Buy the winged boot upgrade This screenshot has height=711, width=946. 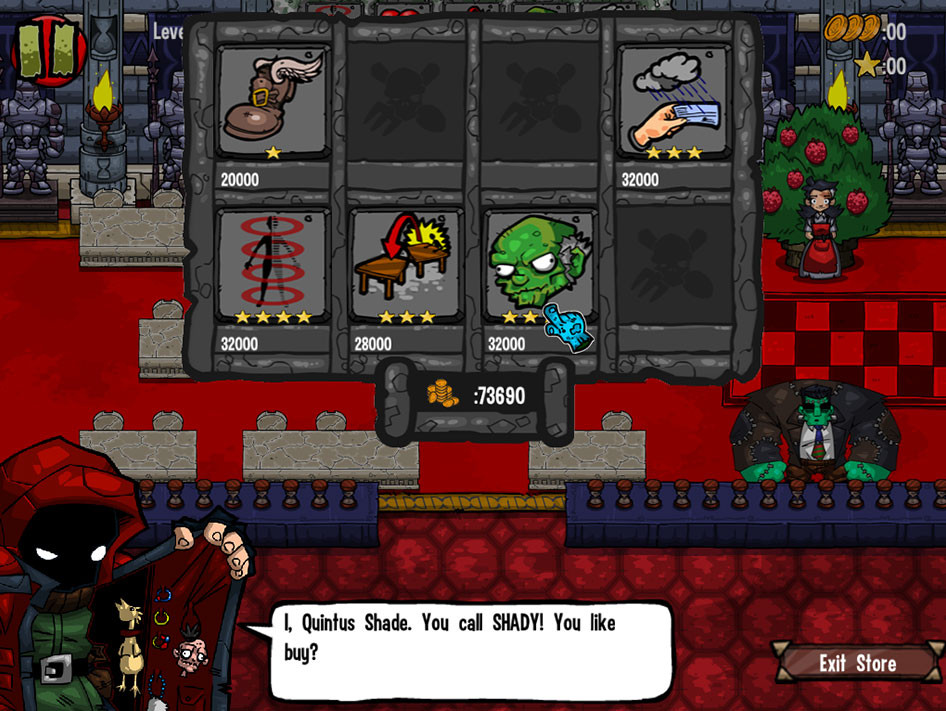[273, 104]
